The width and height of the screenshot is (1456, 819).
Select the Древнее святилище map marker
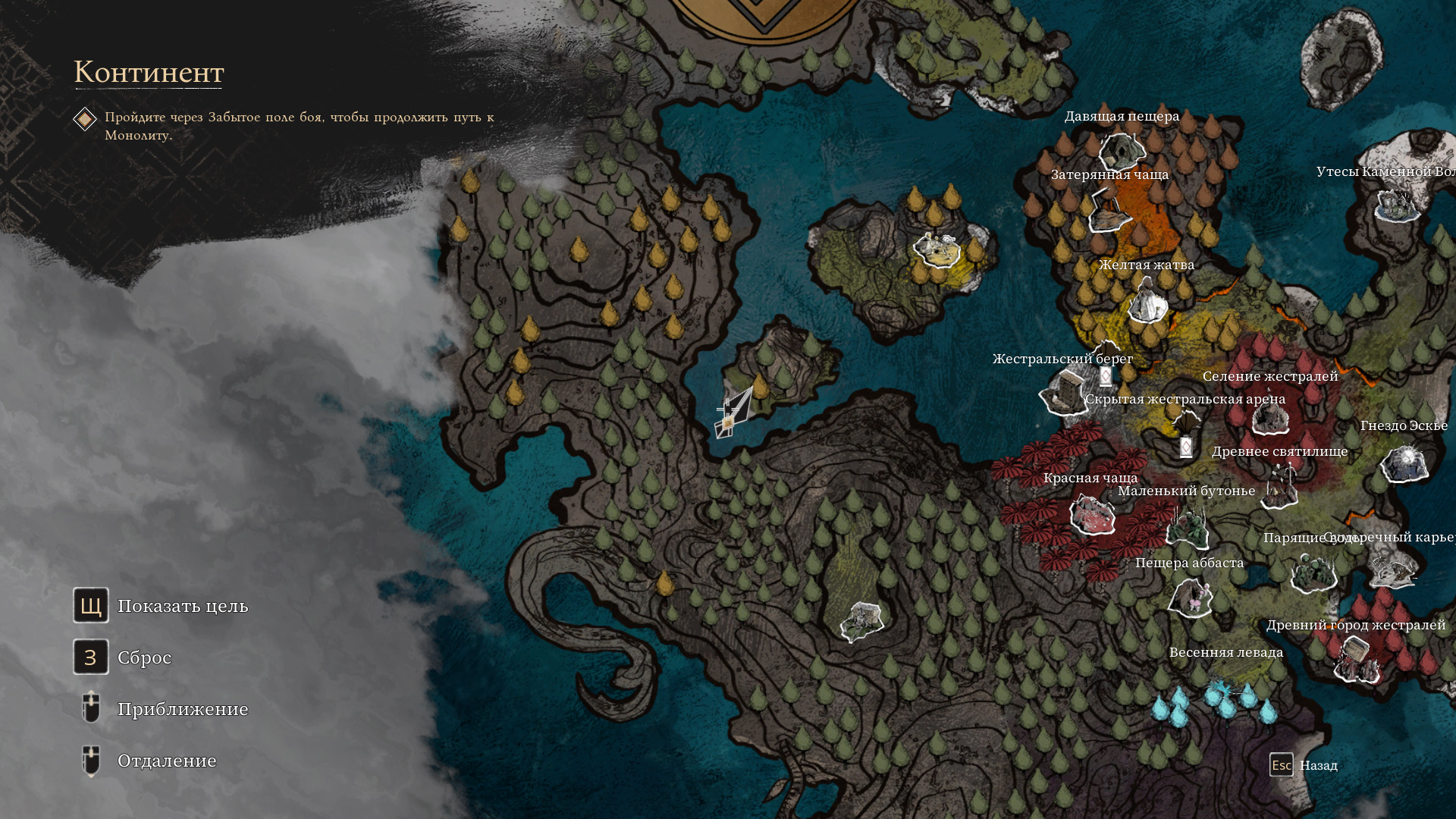click(x=1281, y=486)
